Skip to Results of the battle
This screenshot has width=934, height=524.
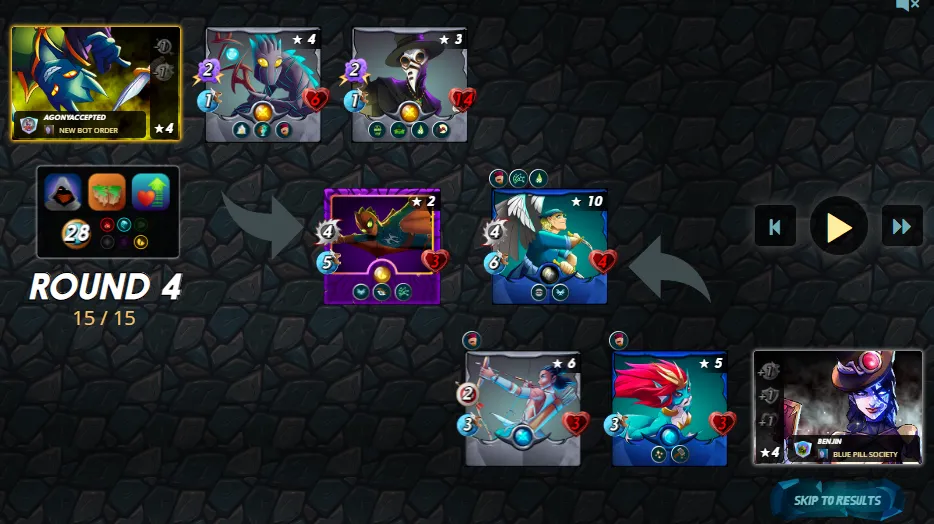(x=837, y=500)
